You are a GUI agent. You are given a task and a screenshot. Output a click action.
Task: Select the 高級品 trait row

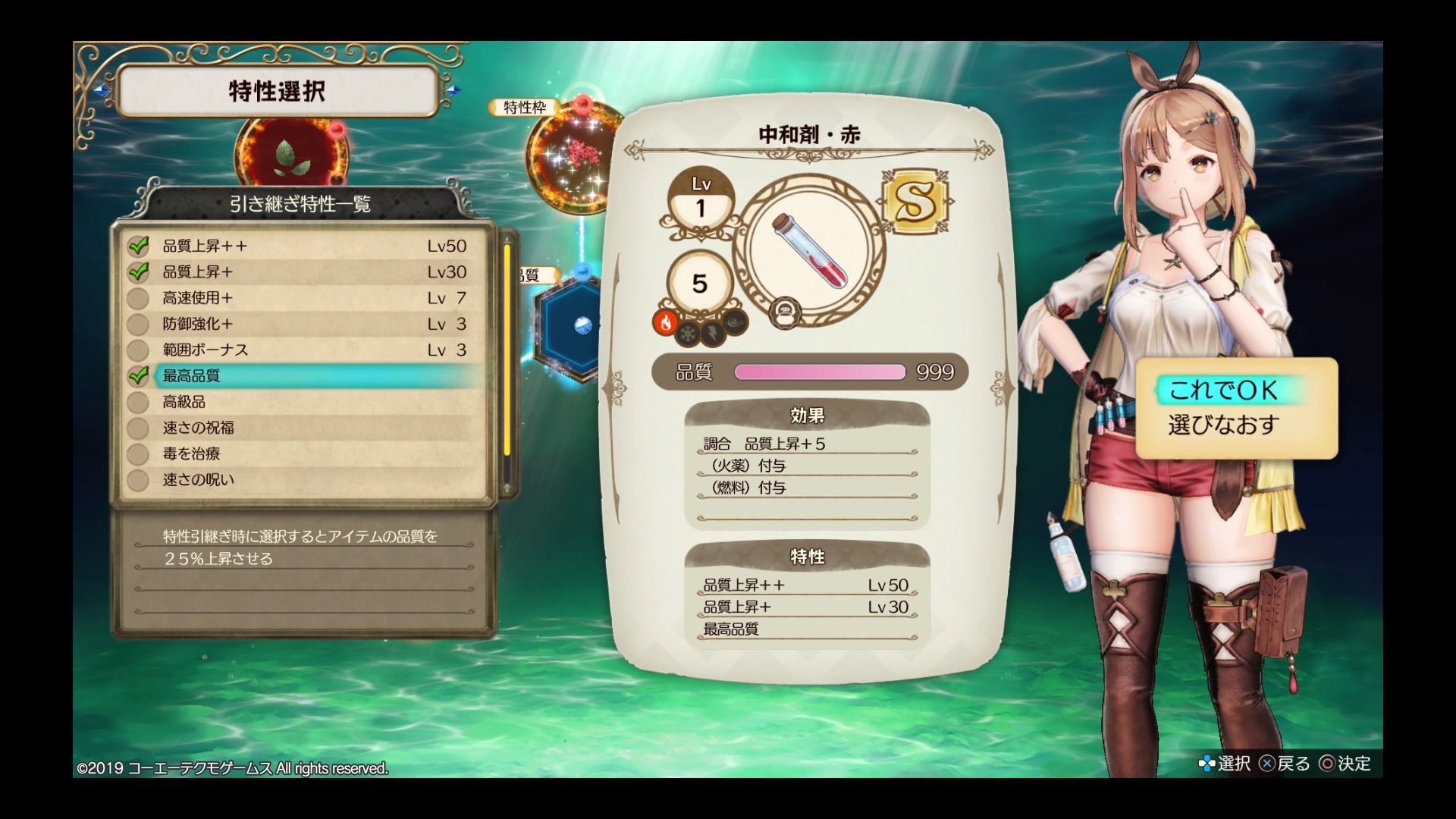(303, 401)
